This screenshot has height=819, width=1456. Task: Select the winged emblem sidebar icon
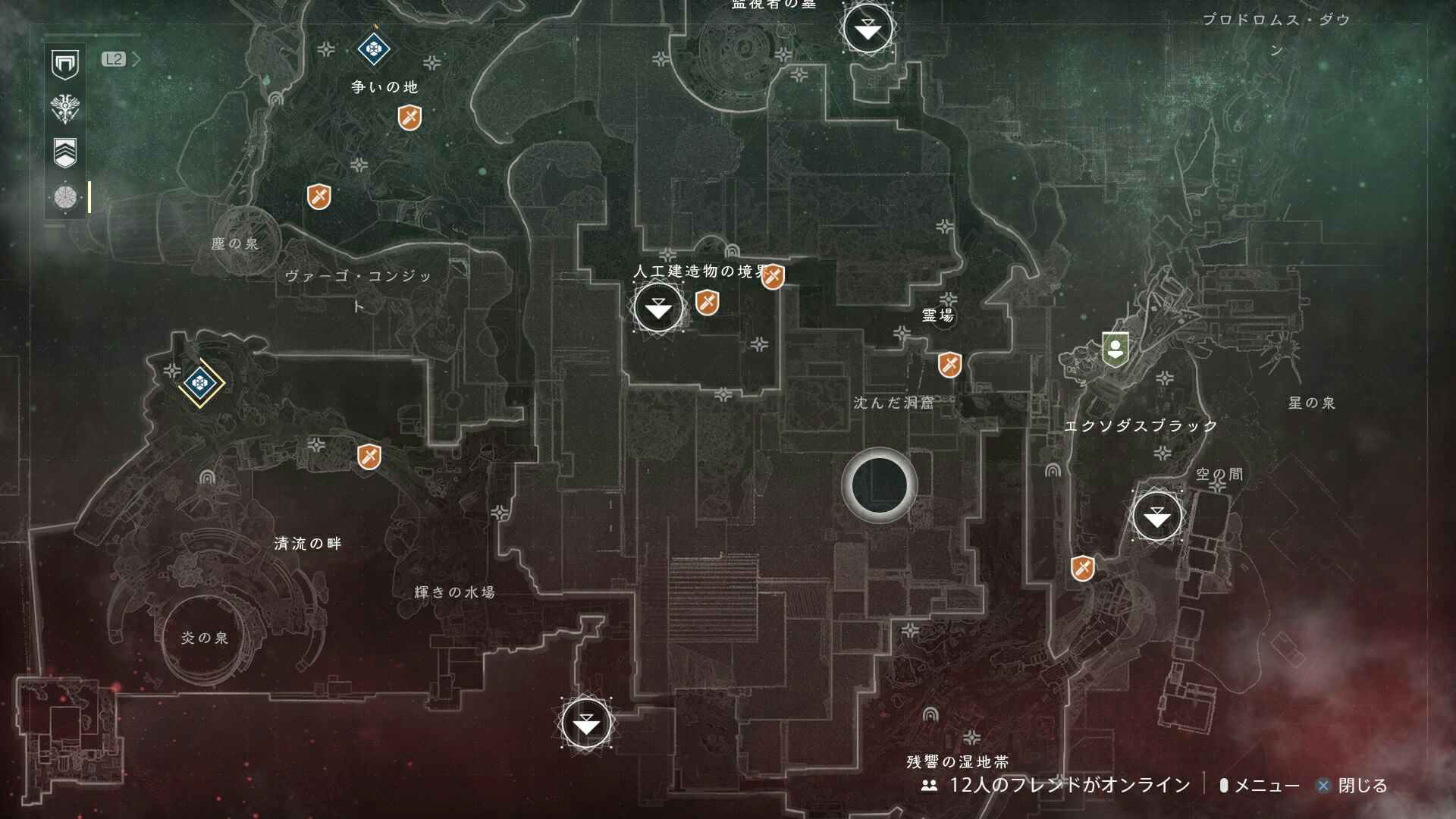(x=65, y=108)
